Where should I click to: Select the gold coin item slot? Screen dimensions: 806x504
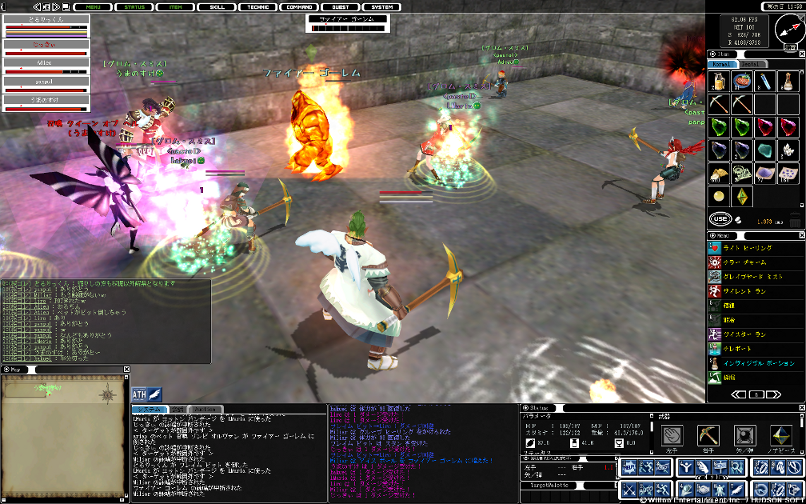click(719, 194)
